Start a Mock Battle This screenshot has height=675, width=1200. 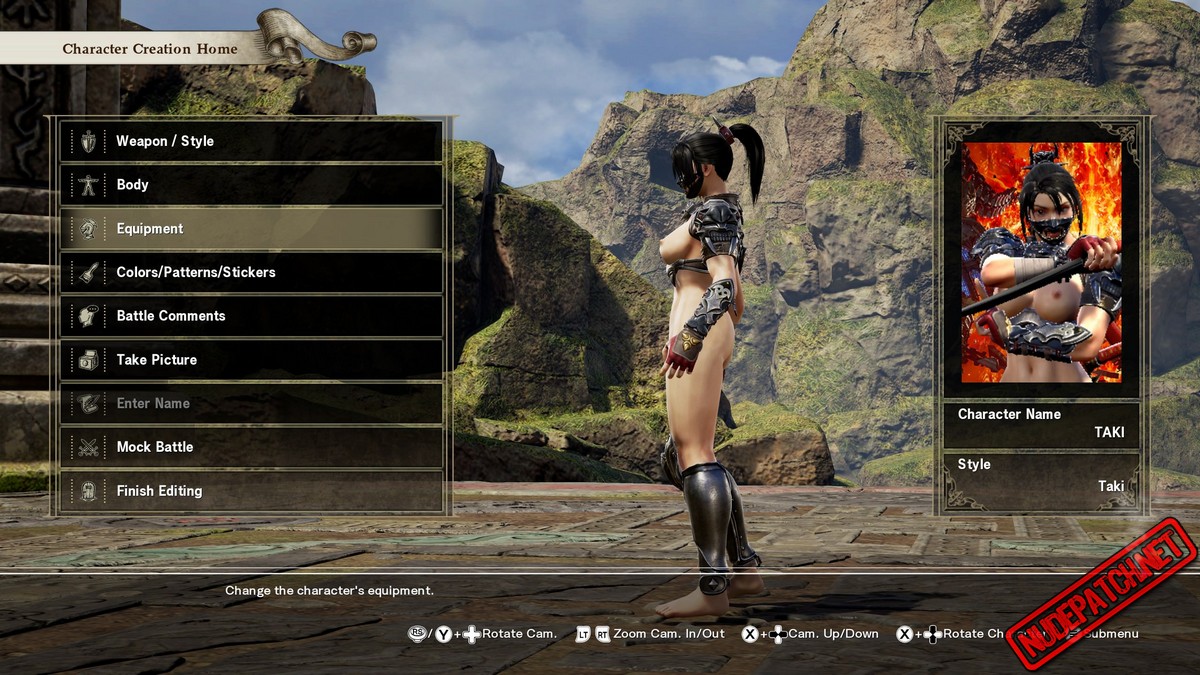251,447
